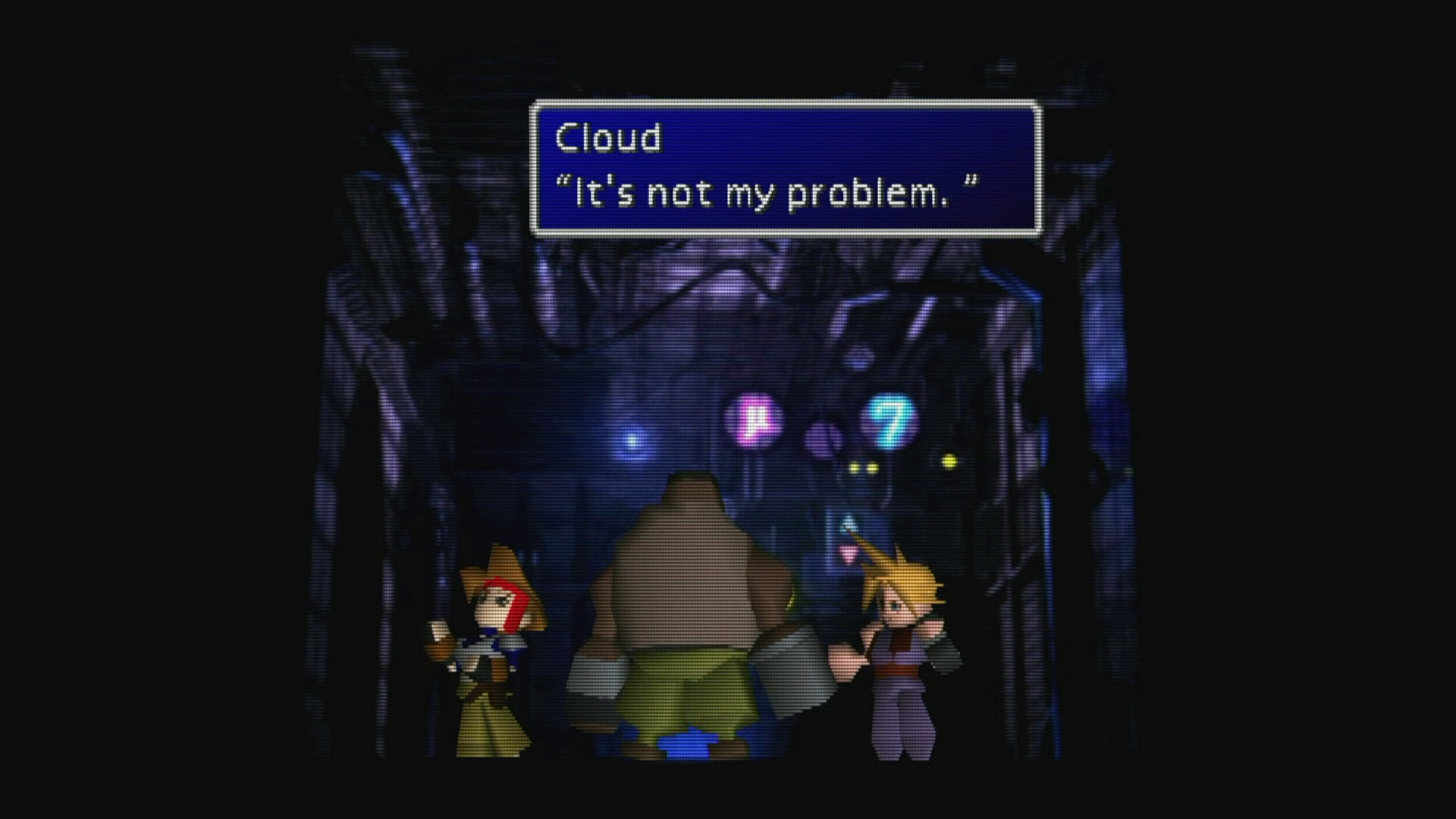The image size is (1456, 819).
Task: Click the pair of yellow lights below the 7
Action: coord(864,468)
